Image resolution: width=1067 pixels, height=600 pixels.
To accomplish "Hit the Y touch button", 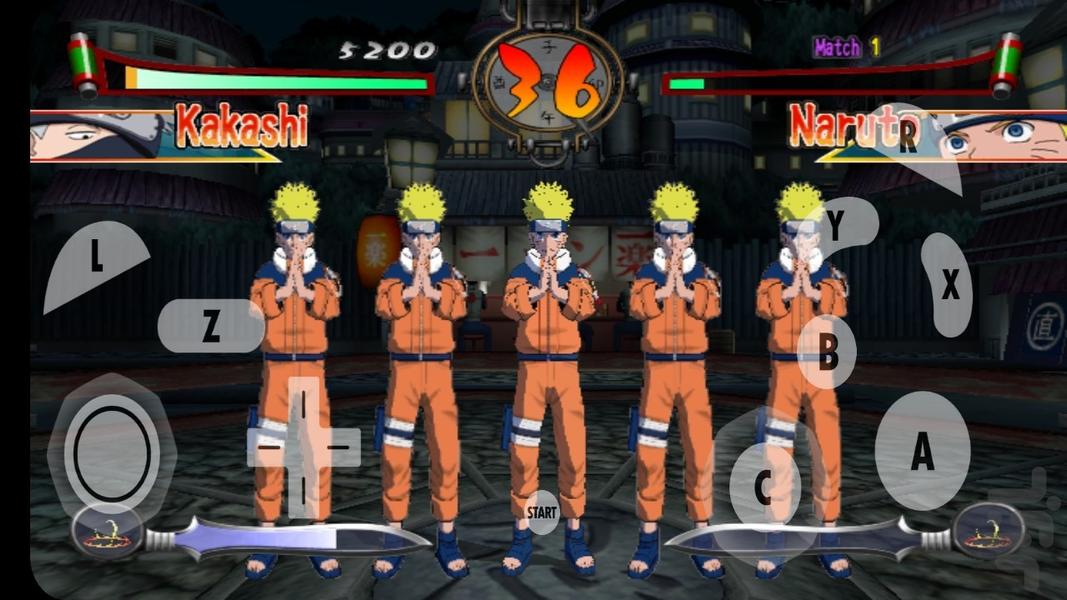I will (835, 228).
